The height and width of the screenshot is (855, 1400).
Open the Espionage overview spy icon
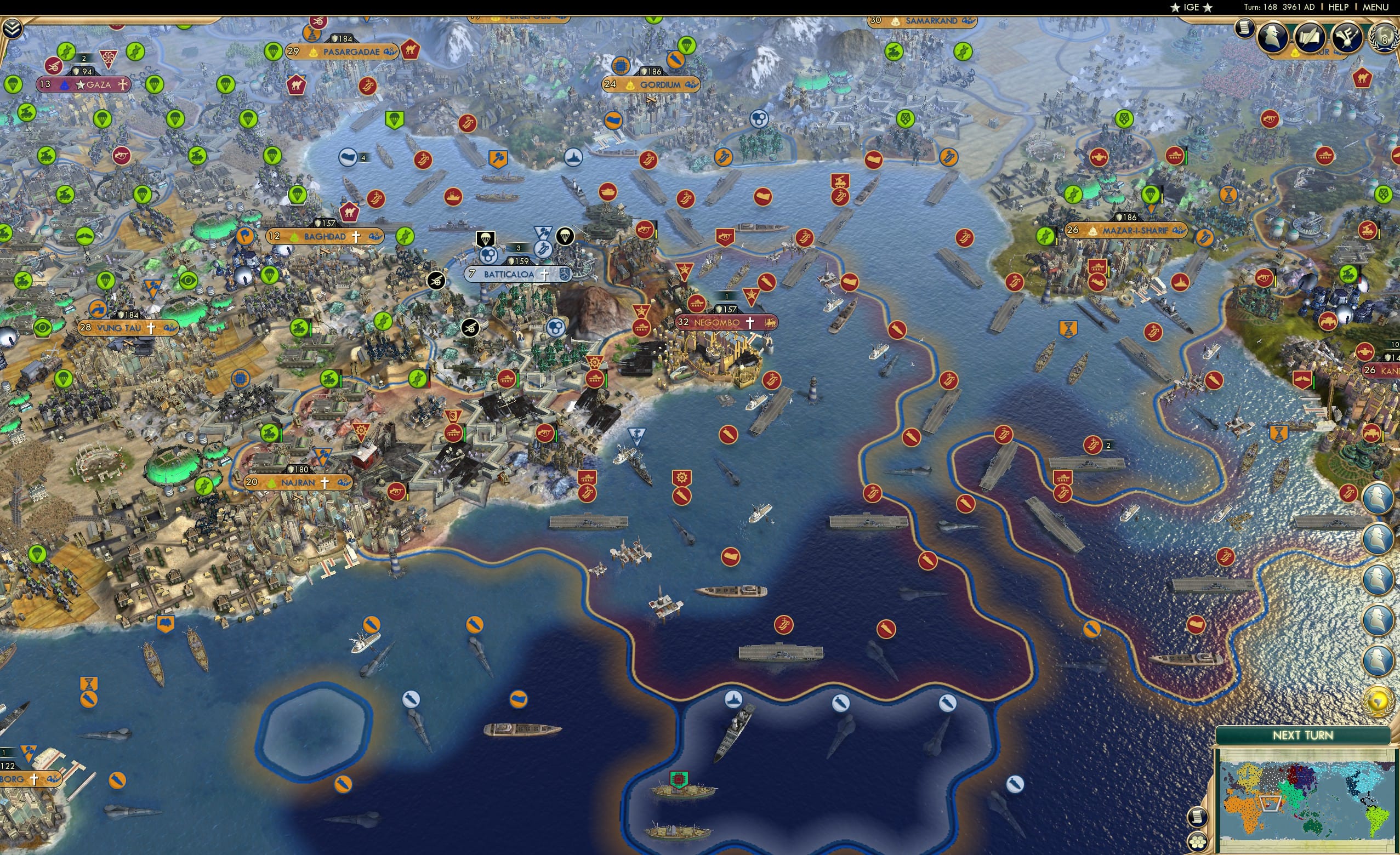(x=1273, y=37)
